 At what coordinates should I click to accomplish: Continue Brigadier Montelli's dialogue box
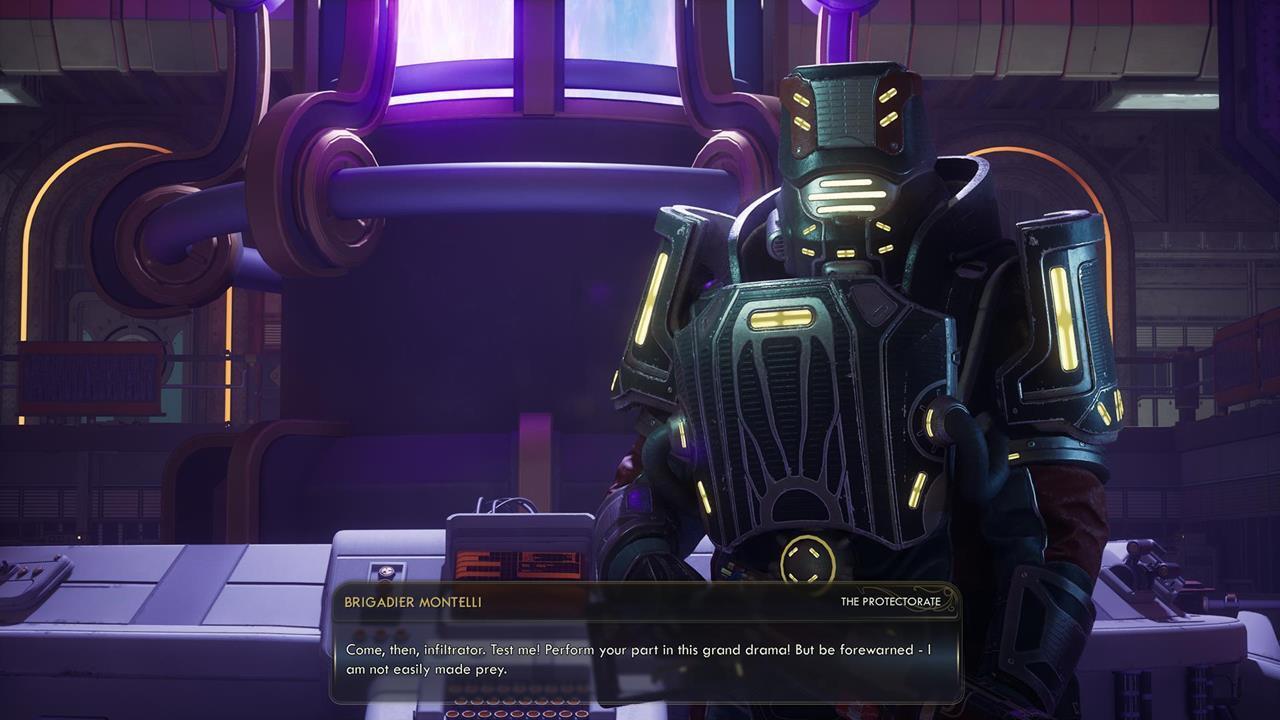pos(646,659)
